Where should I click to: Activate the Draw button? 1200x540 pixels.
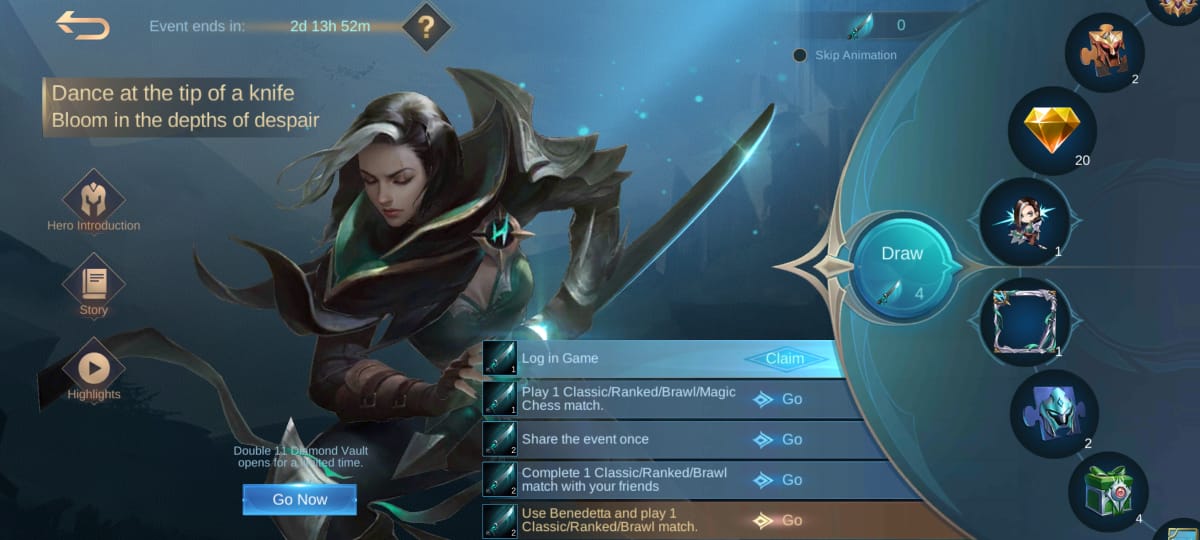click(902, 266)
